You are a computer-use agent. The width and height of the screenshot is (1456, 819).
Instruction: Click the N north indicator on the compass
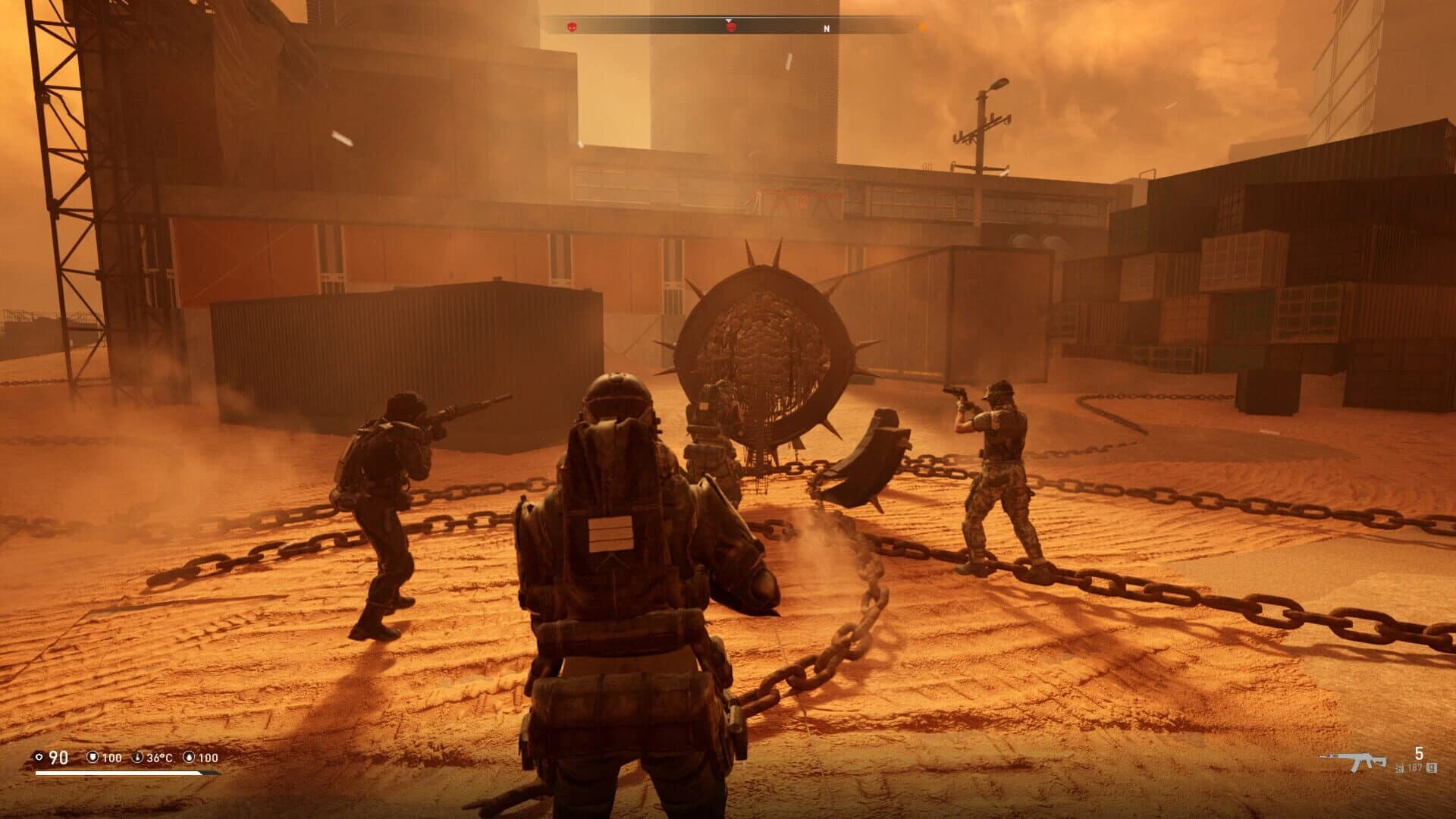coord(827,28)
